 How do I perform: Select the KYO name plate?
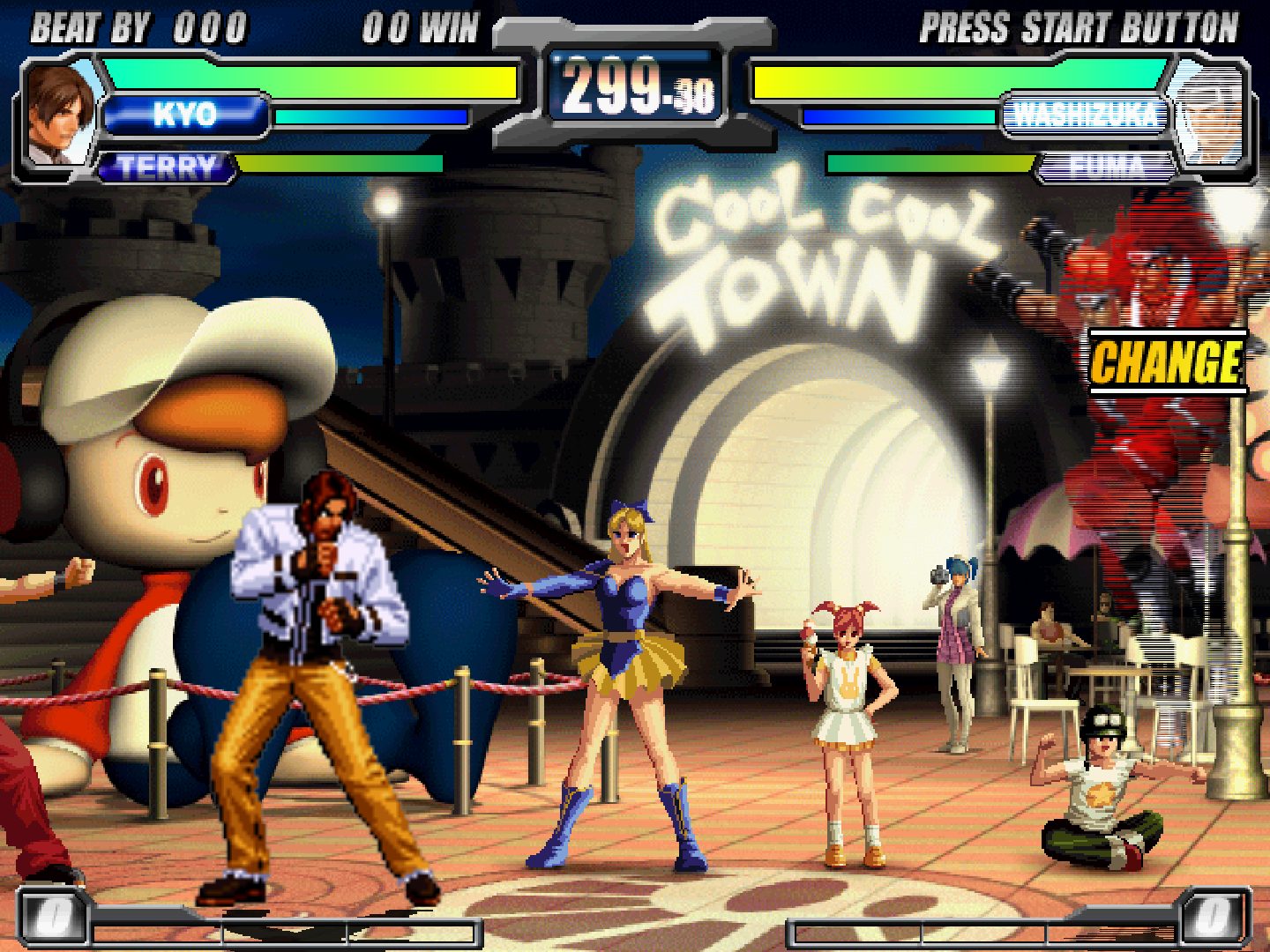point(184,115)
